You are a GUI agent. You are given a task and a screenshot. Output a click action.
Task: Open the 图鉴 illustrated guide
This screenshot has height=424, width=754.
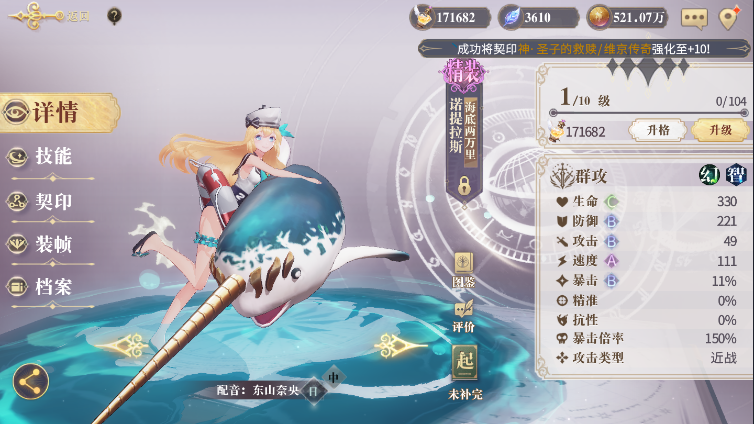(464, 270)
